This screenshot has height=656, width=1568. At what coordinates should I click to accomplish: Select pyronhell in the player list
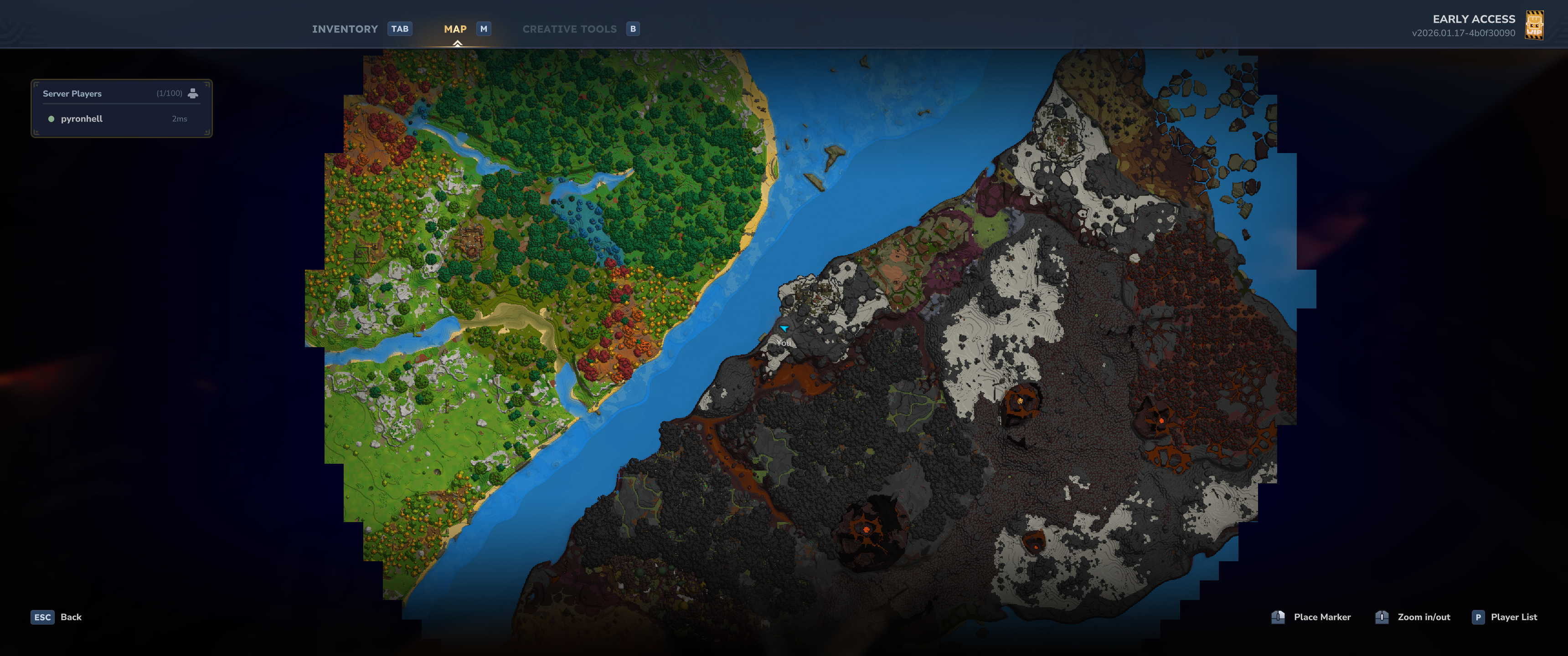(82, 118)
